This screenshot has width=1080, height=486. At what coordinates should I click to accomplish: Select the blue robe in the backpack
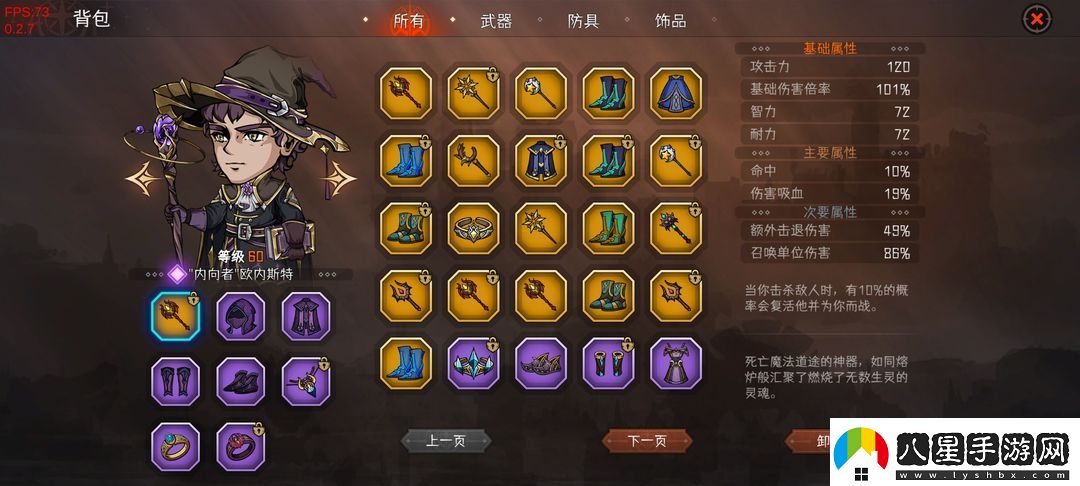coord(675,93)
